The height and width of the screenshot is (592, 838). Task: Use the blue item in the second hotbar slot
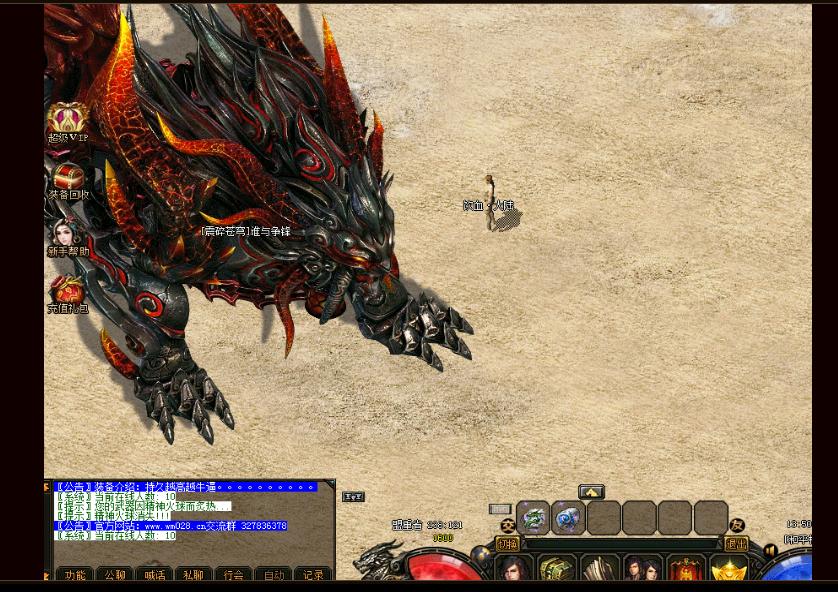coord(568,518)
